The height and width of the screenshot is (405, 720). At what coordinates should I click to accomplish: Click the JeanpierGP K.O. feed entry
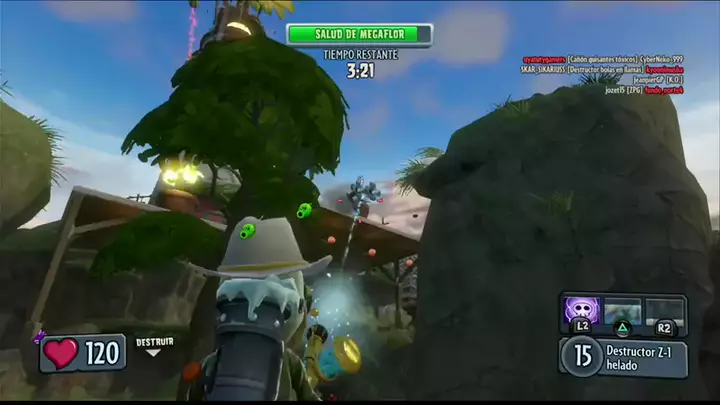click(644, 80)
